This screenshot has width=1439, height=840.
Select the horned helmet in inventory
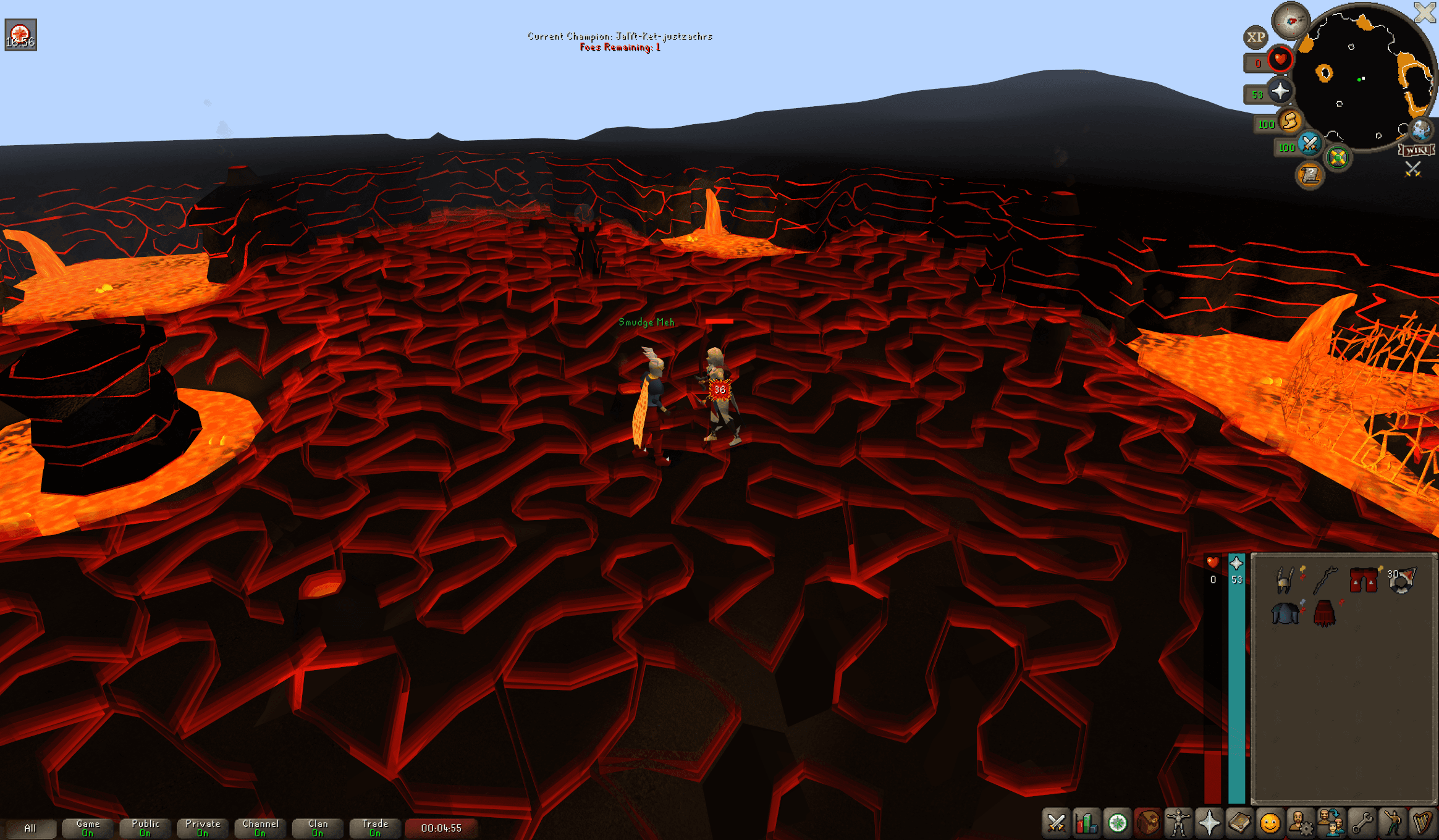[1285, 581]
